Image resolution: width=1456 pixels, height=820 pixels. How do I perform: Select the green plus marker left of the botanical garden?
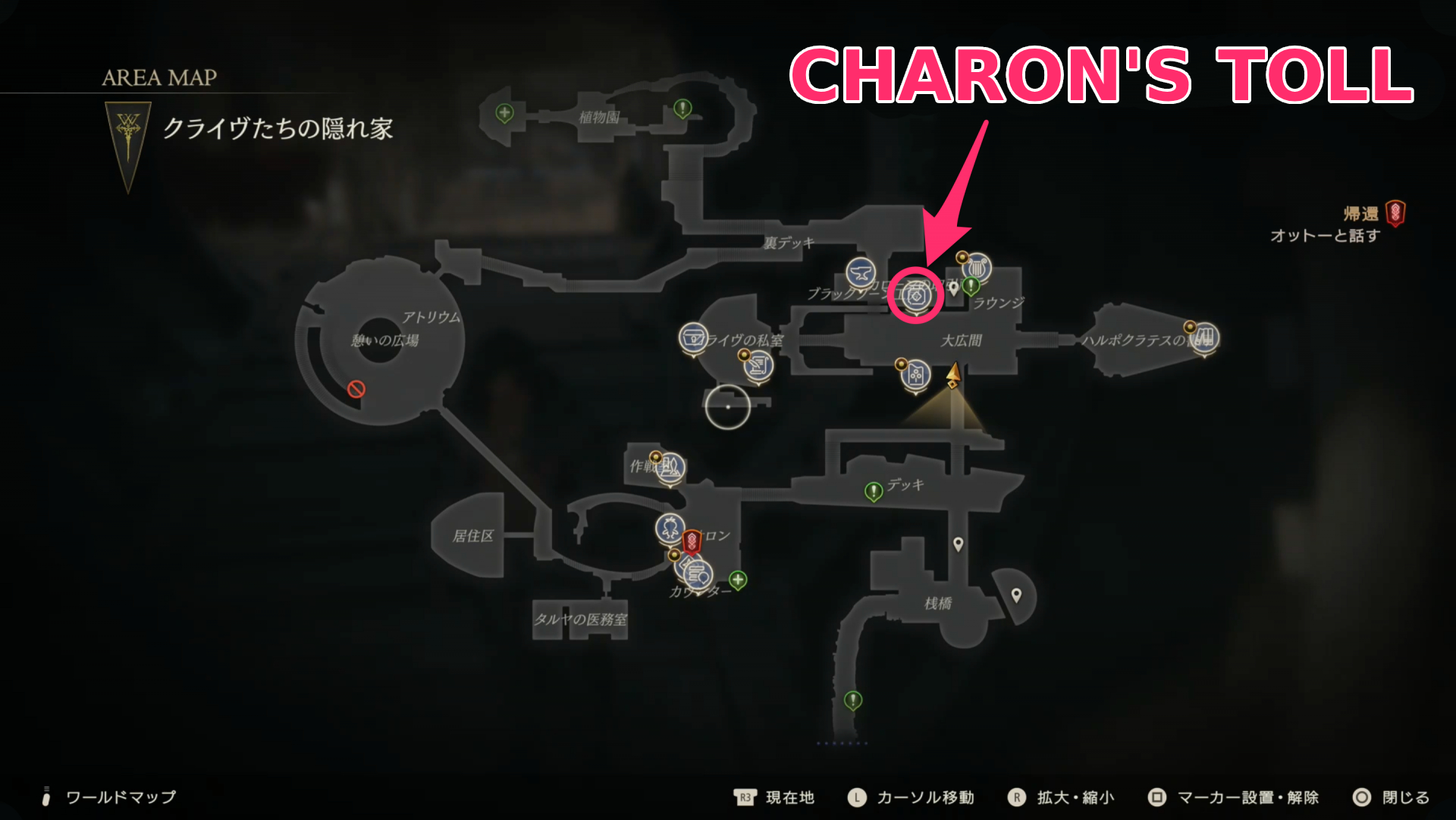pyautogui.click(x=504, y=114)
